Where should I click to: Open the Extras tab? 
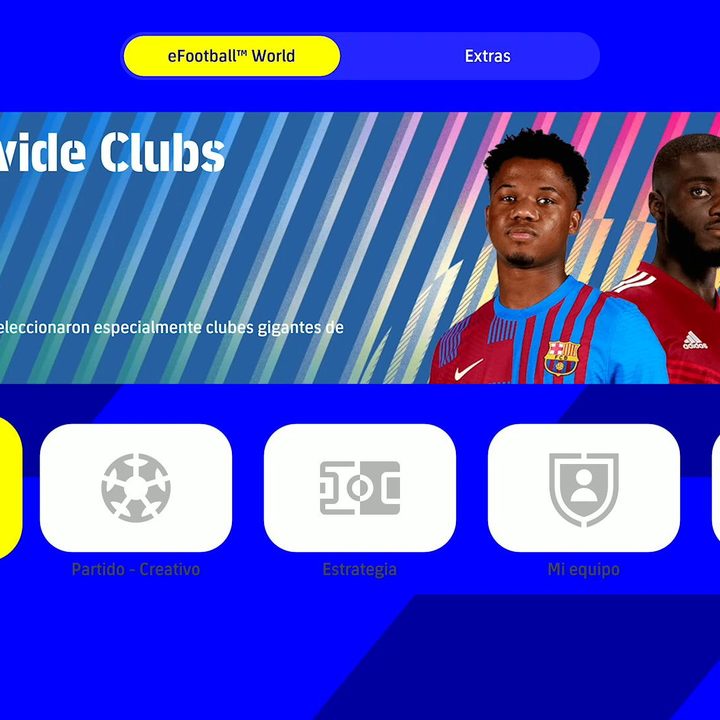[x=487, y=56]
